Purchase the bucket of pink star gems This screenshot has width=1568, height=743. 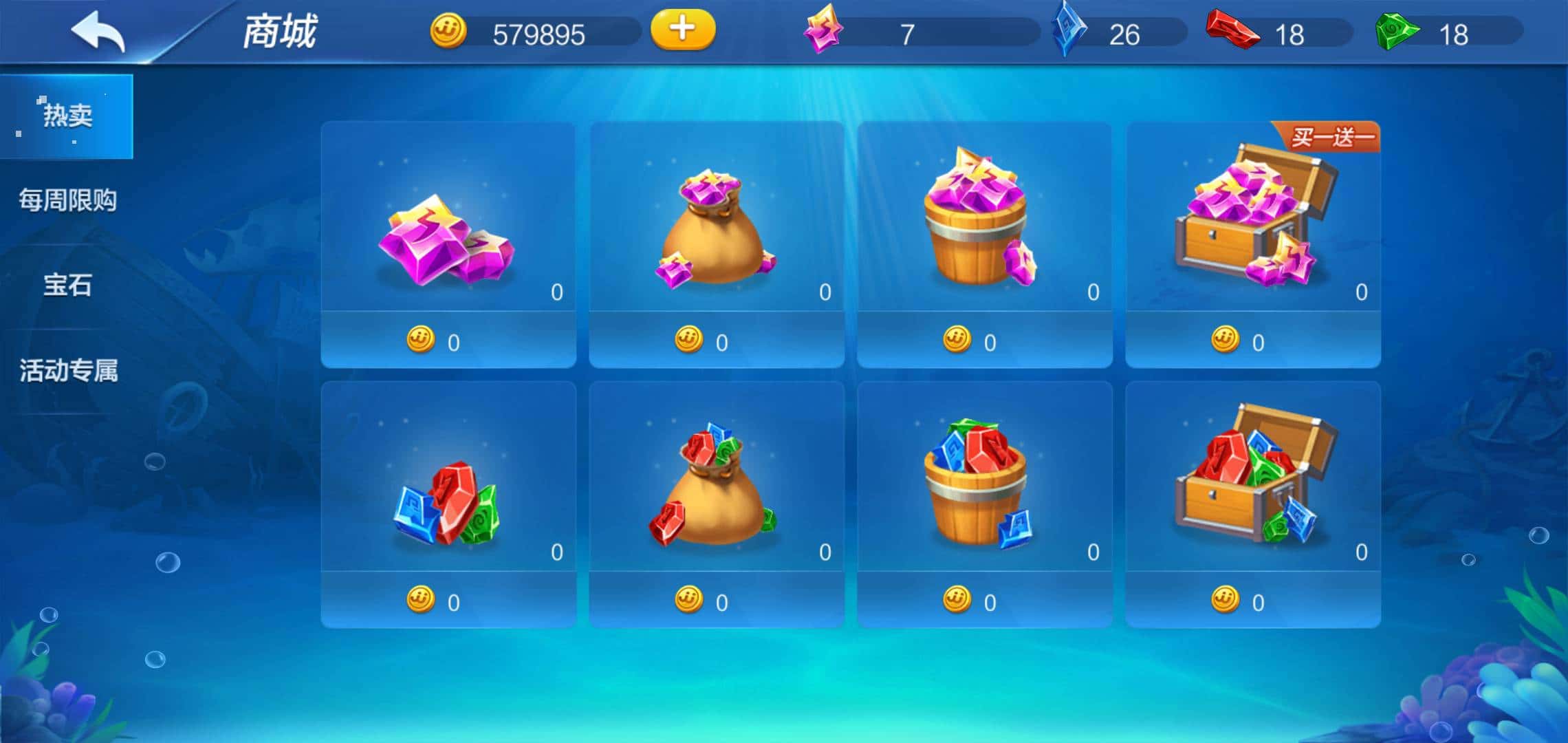click(985, 244)
